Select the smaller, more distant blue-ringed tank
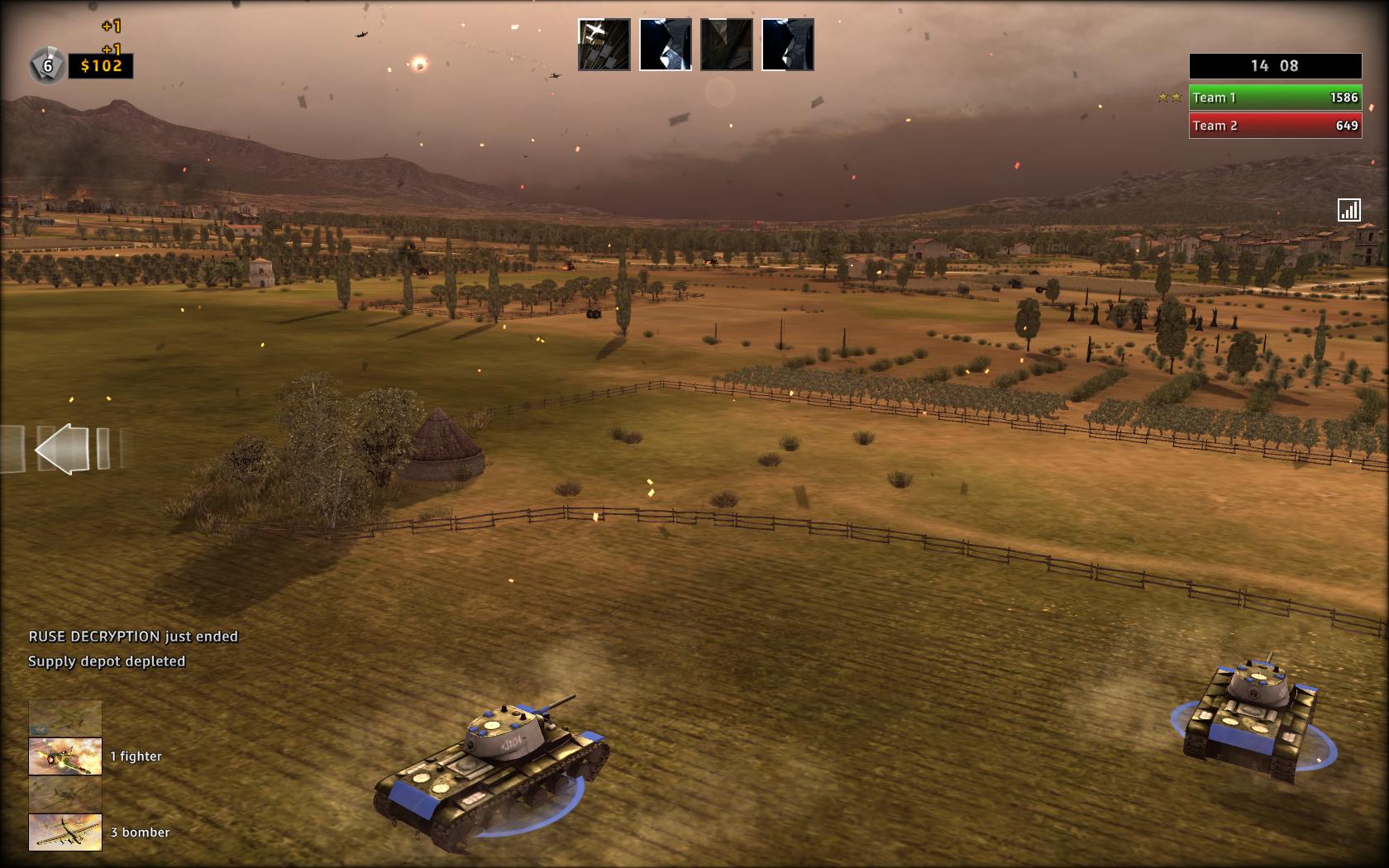Viewport: 1389px width, 868px height. (x=1250, y=716)
